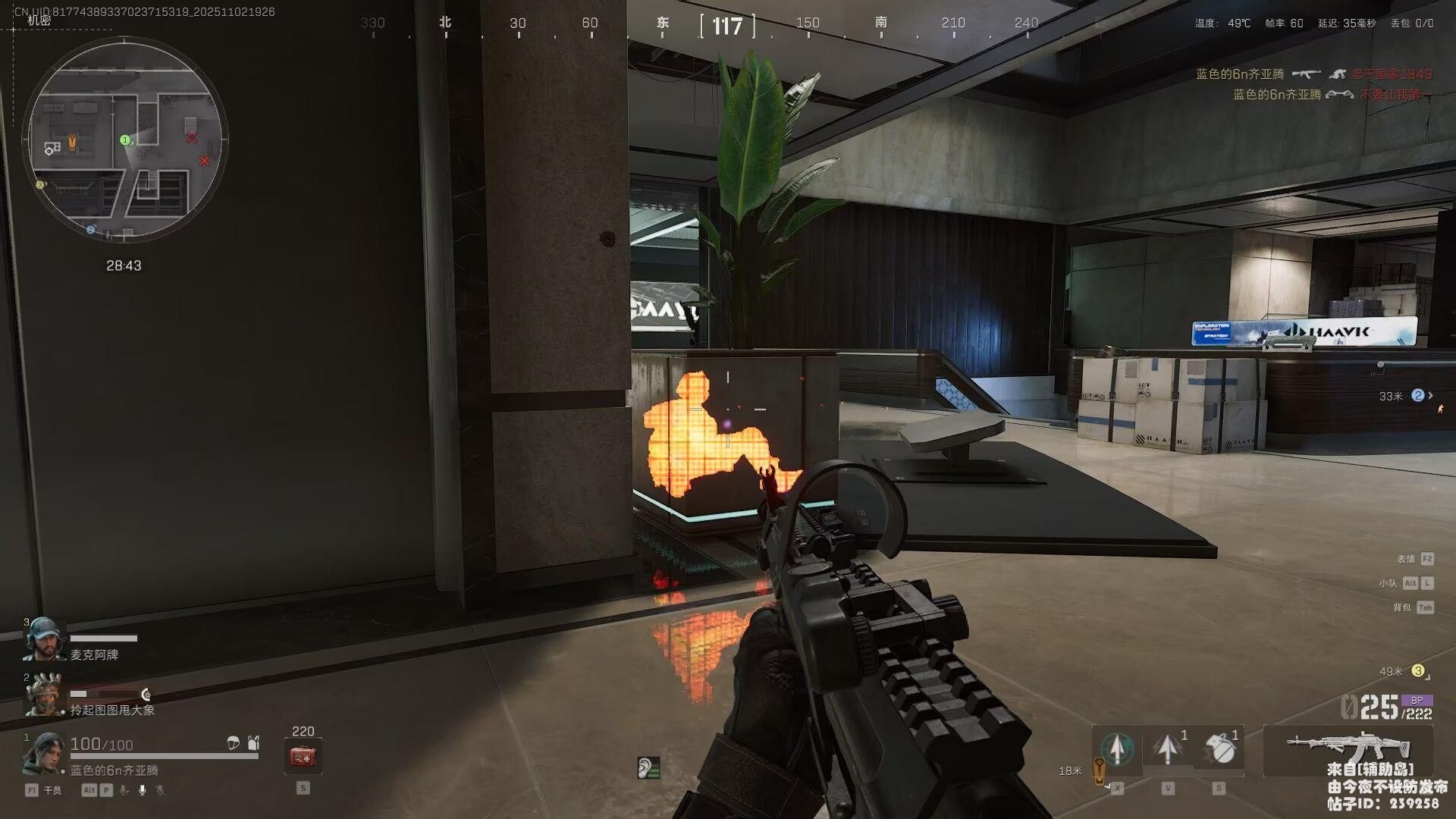
Task: Click the yellow squad marker 3 indicator
Action: pos(1417,671)
